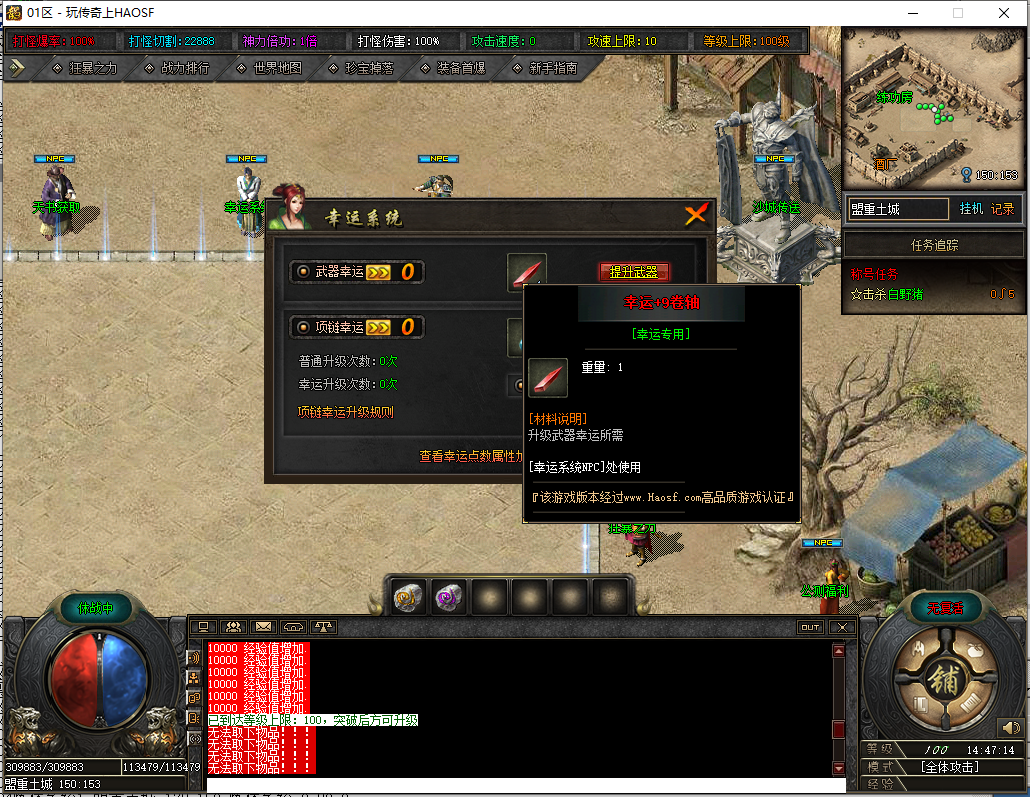Close the 幸运系统 window
This screenshot has height=797, width=1030.
(696, 214)
